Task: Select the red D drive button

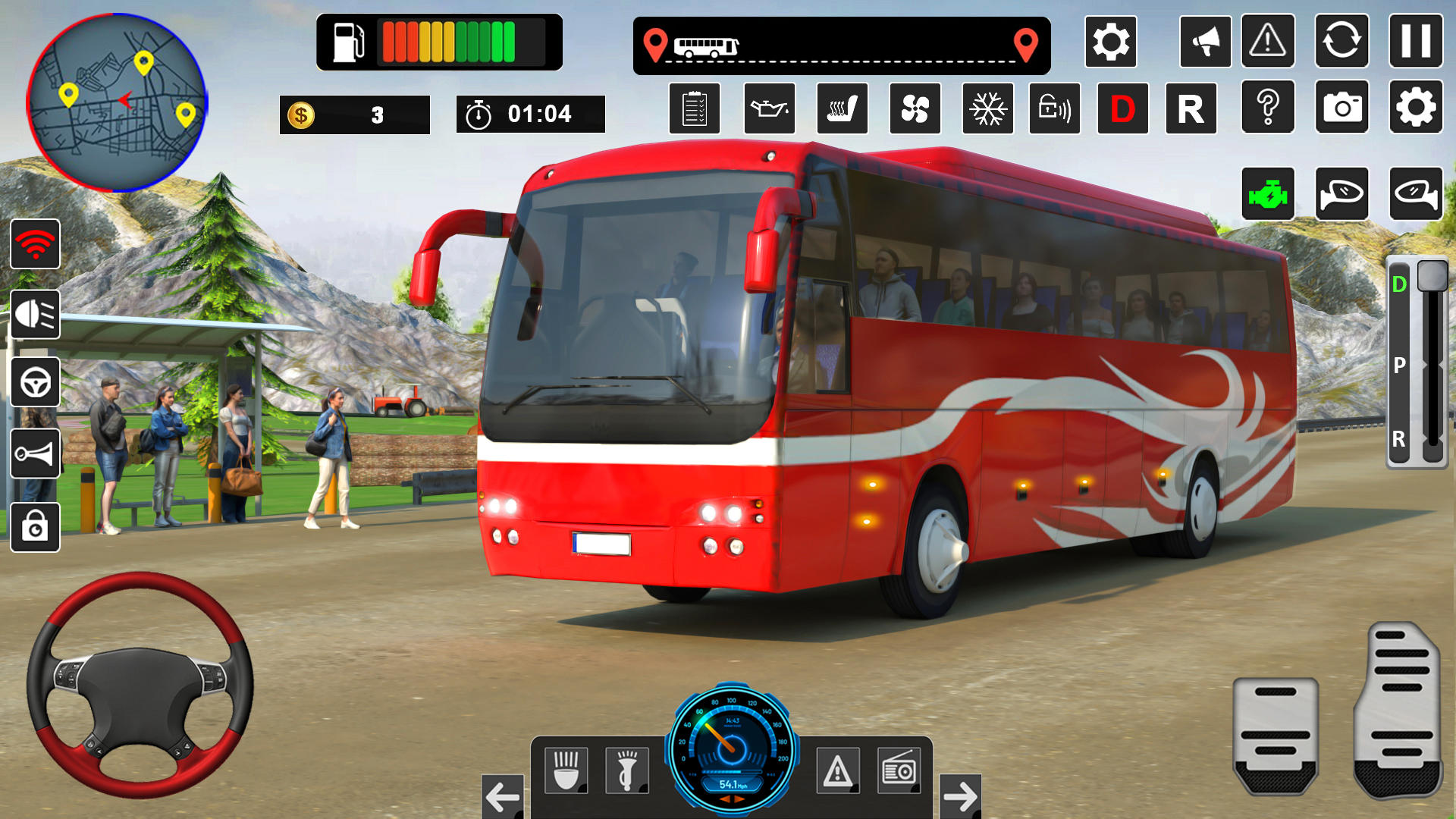Action: coord(1122,109)
